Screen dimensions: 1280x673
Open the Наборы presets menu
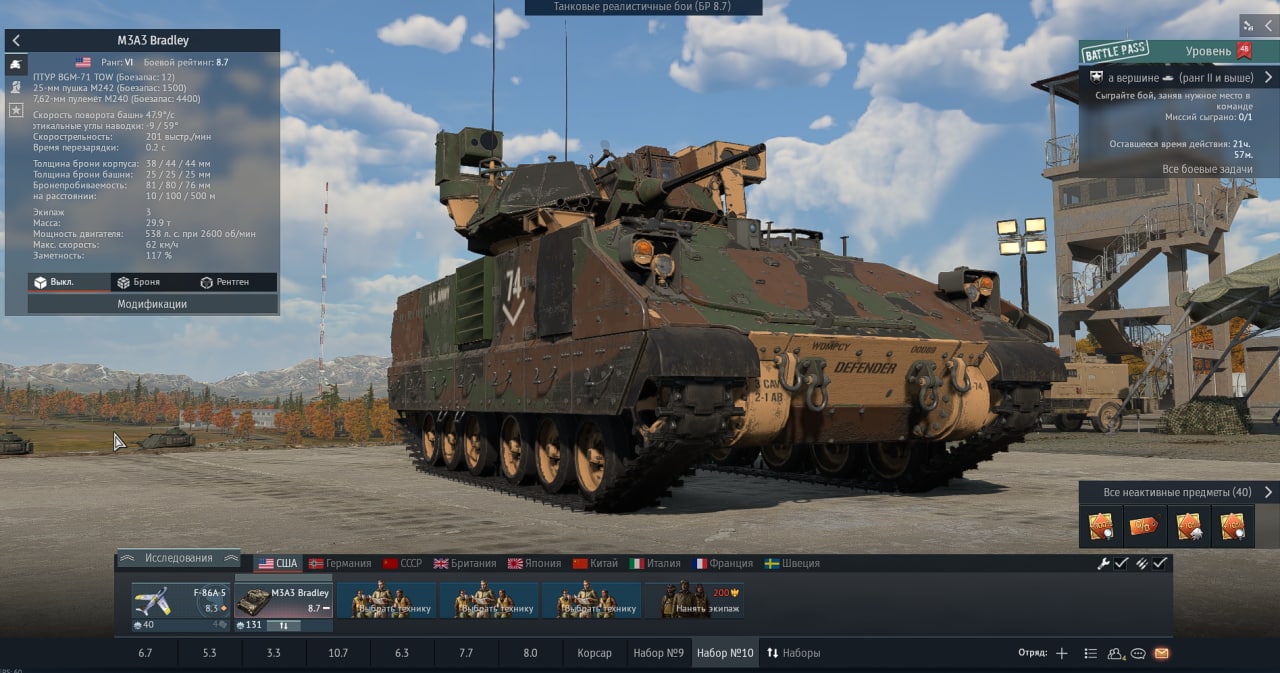coord(793,653)
